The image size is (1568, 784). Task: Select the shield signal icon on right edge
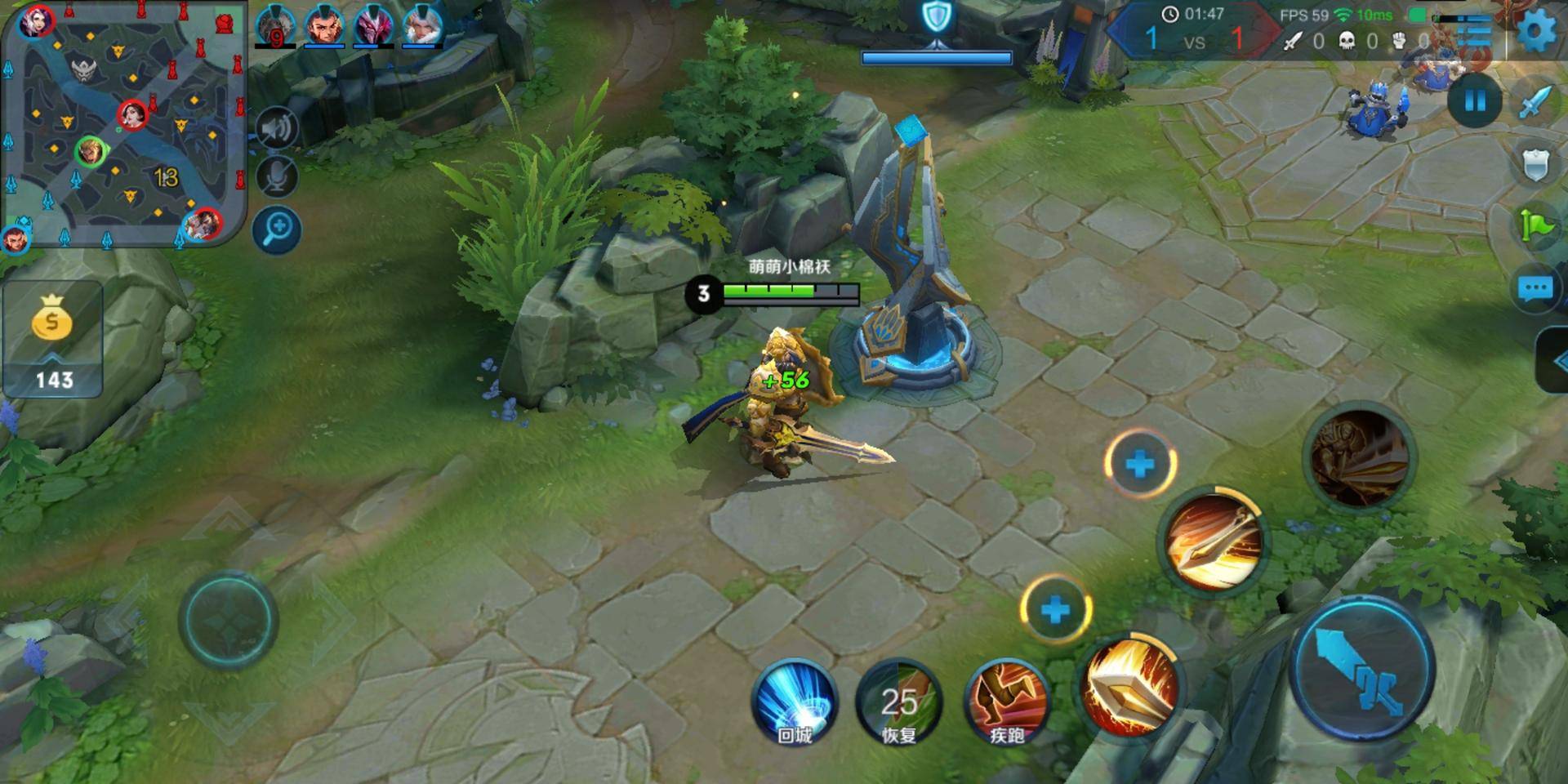click(x=1535, y=163)
